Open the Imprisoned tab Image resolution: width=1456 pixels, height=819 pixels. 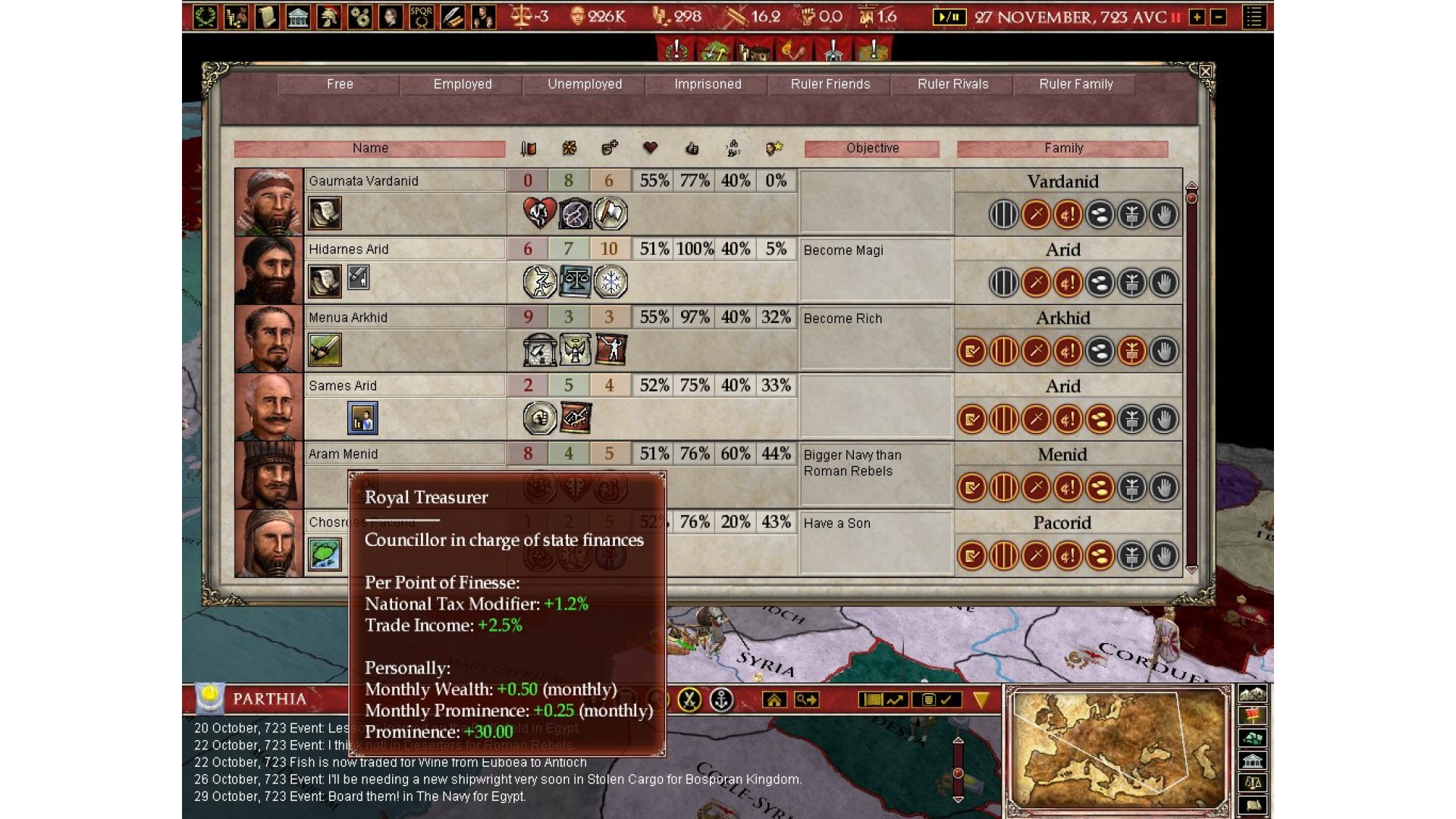[708, 84]
